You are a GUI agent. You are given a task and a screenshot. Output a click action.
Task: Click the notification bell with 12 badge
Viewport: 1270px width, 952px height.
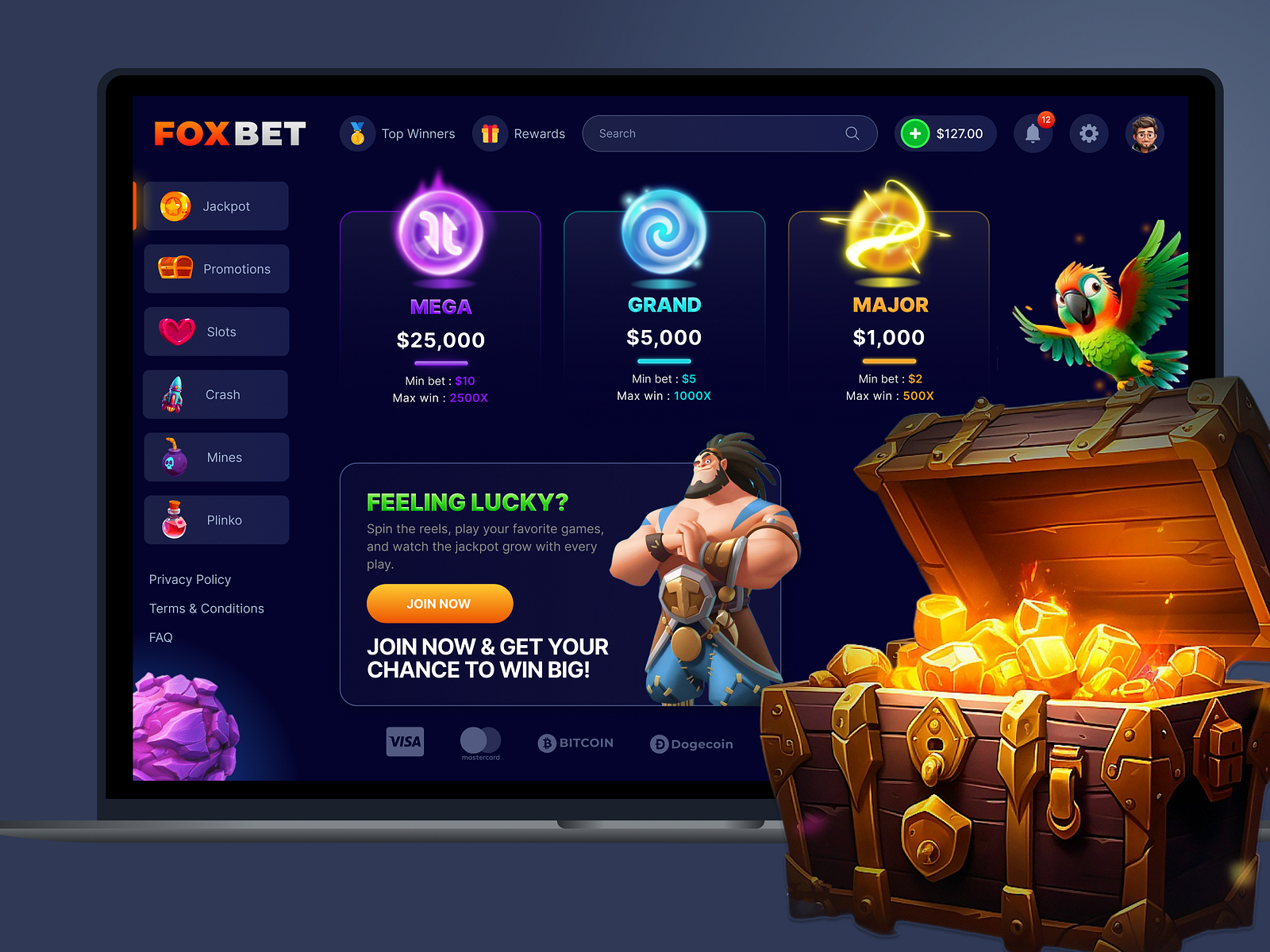pyautogui.click(x=1033, y=133)
